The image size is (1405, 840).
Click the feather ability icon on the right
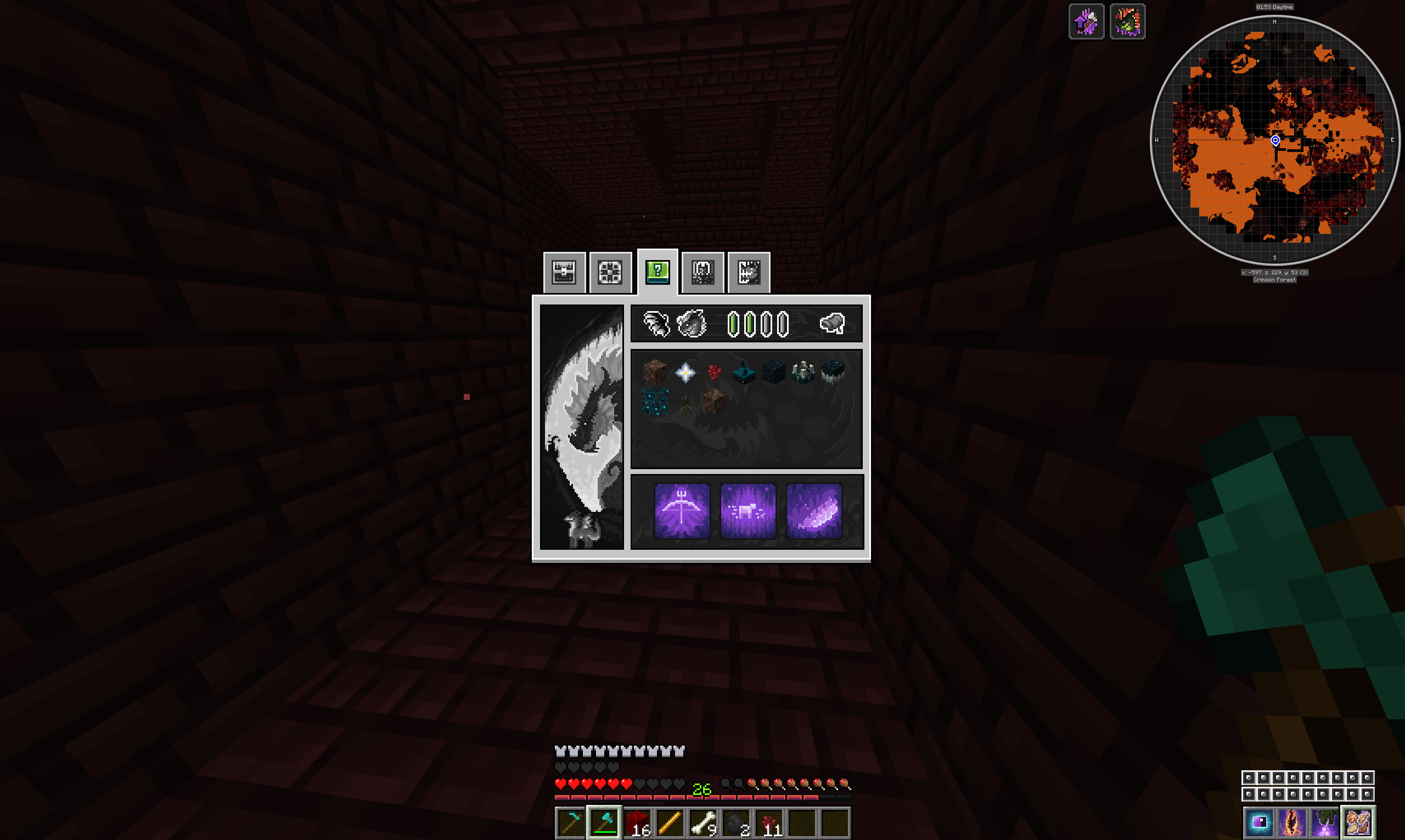[816, 511]
